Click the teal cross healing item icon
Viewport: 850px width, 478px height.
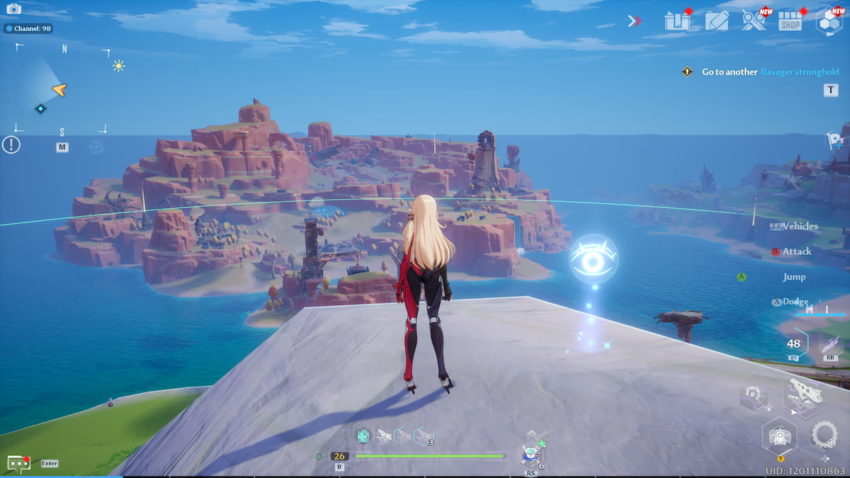click(x=363, y=435)
